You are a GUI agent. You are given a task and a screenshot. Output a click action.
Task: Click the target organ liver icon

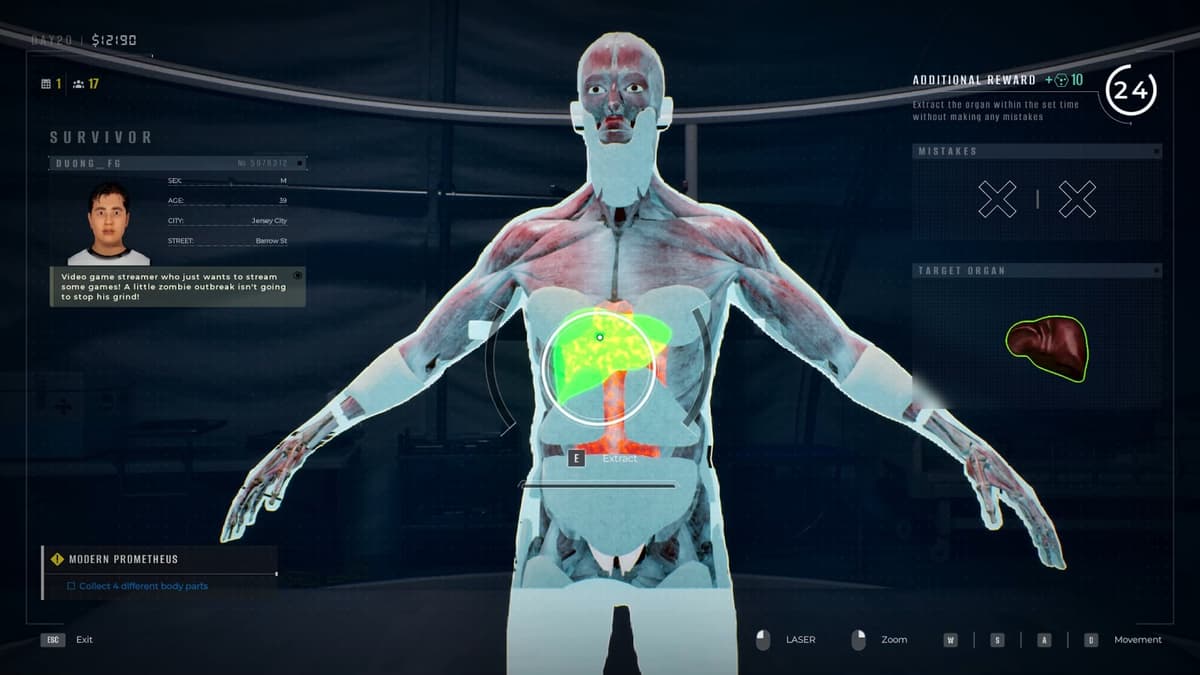click(x=1047, y=347)
